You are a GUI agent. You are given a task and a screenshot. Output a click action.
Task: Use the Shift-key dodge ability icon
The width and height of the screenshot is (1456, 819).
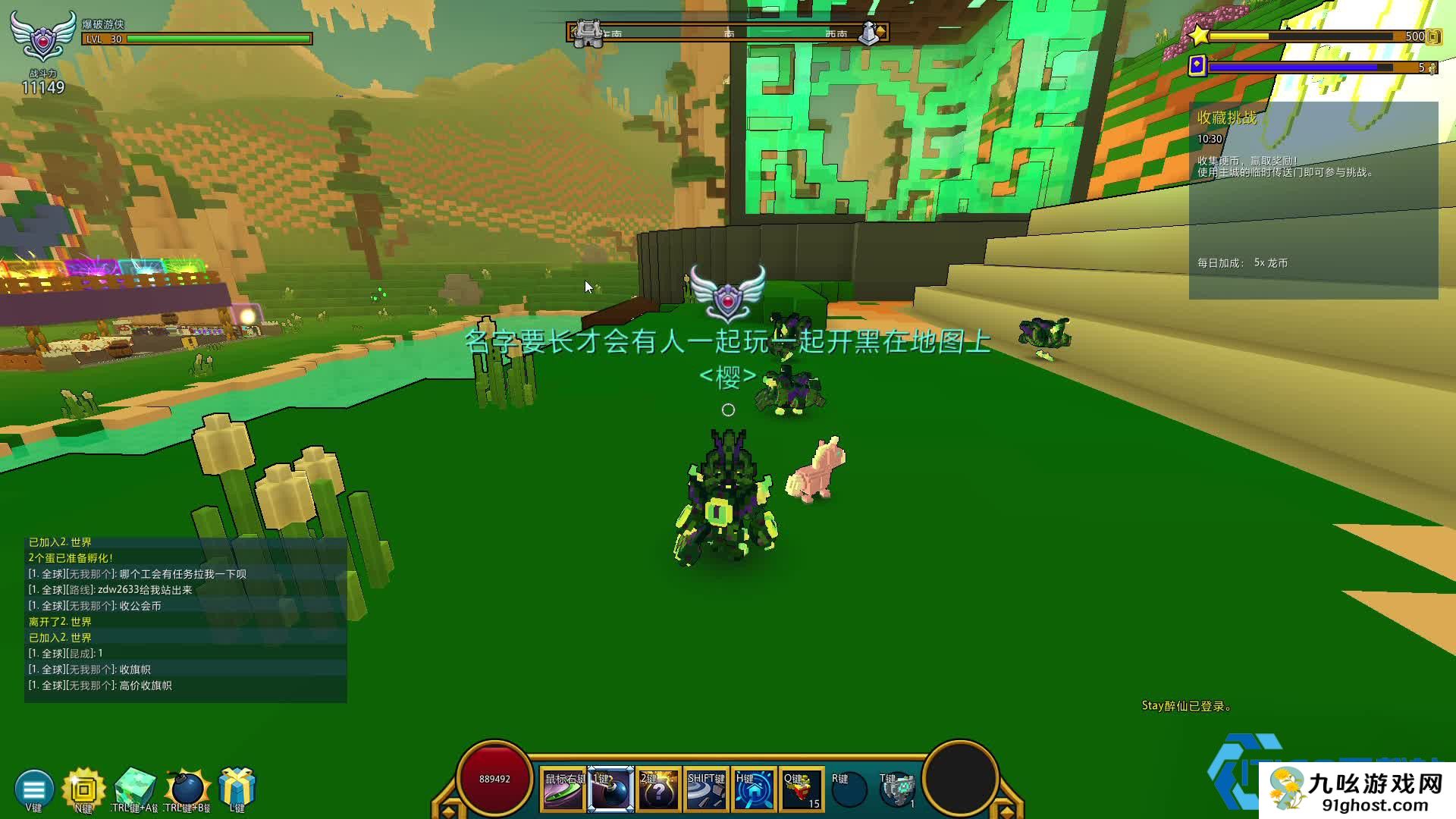click(706, 790)
